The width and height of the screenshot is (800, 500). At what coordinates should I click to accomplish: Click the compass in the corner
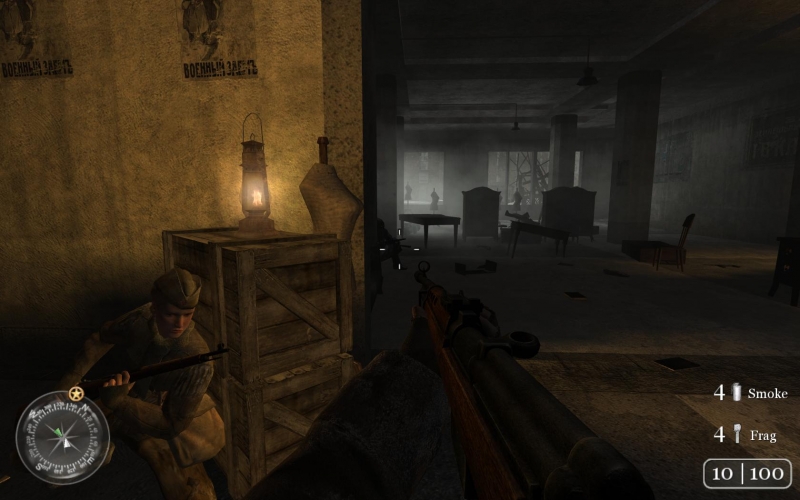click(62, 437)
